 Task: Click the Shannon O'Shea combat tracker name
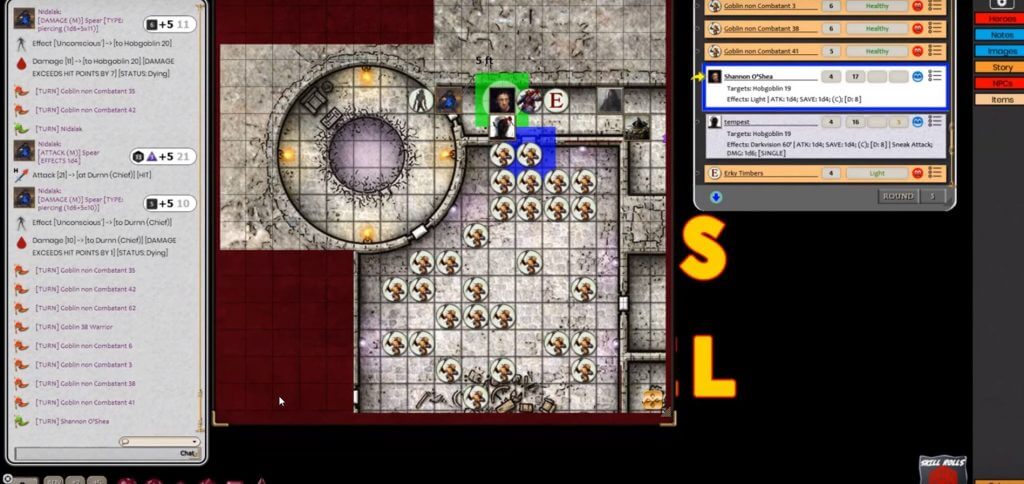click(756, 76)
